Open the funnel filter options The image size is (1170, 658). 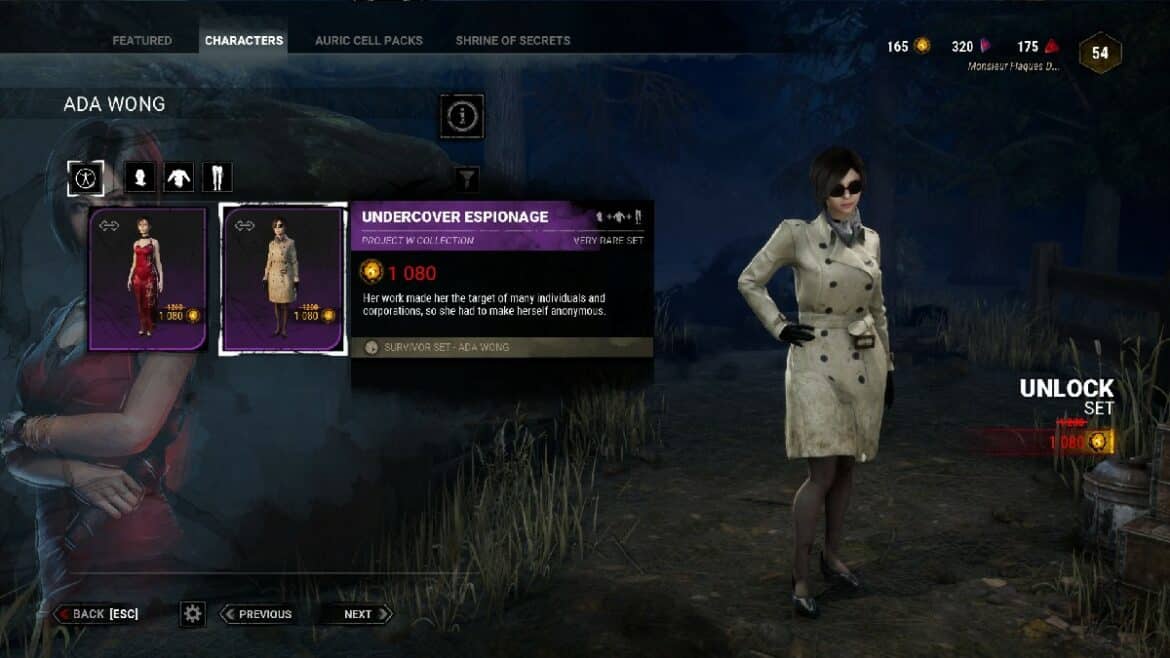[x=466, y=179]
